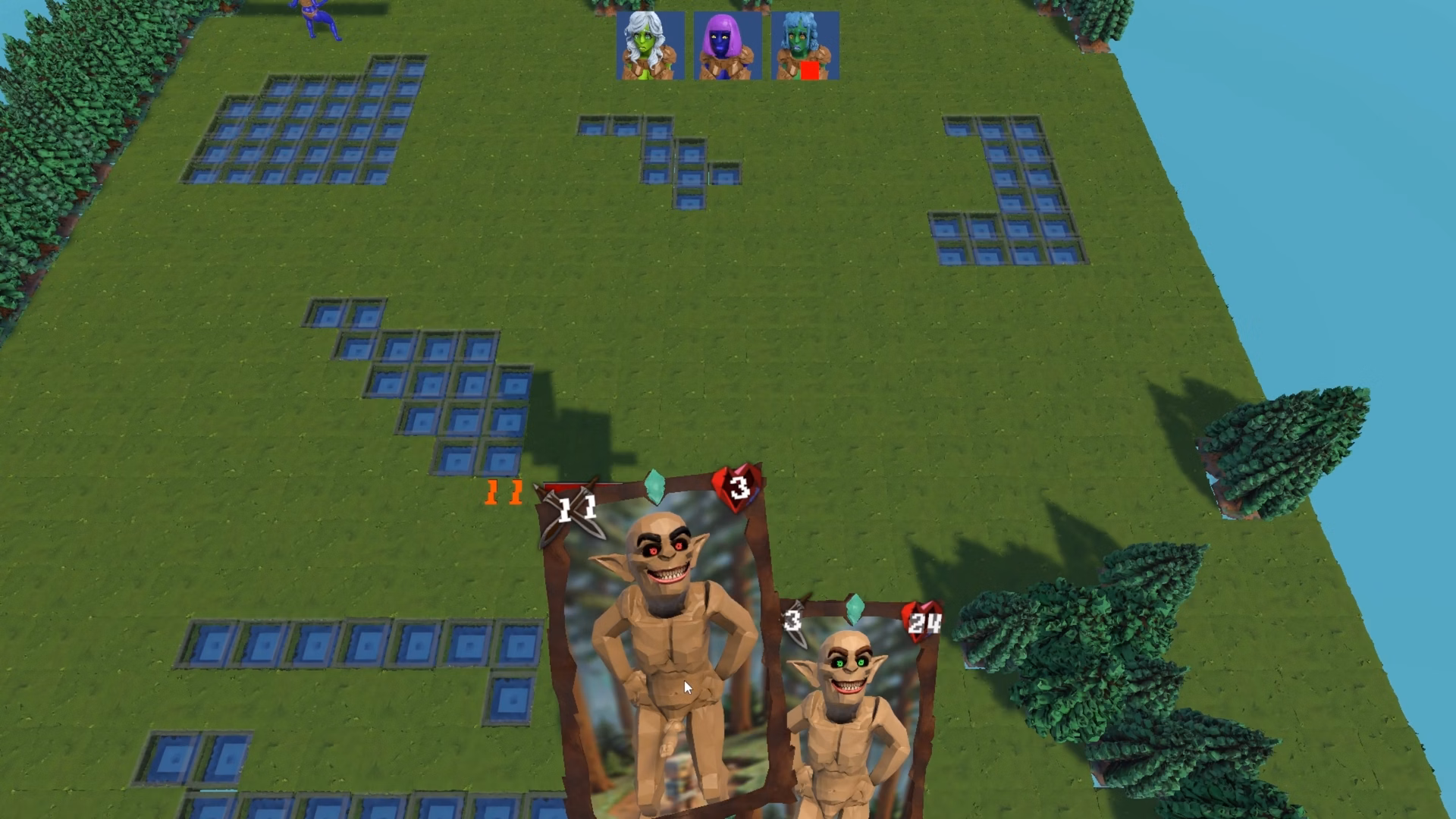Select the white-haired green elf portrait
The image size is (1456, 819).
(x=650, y=45)
